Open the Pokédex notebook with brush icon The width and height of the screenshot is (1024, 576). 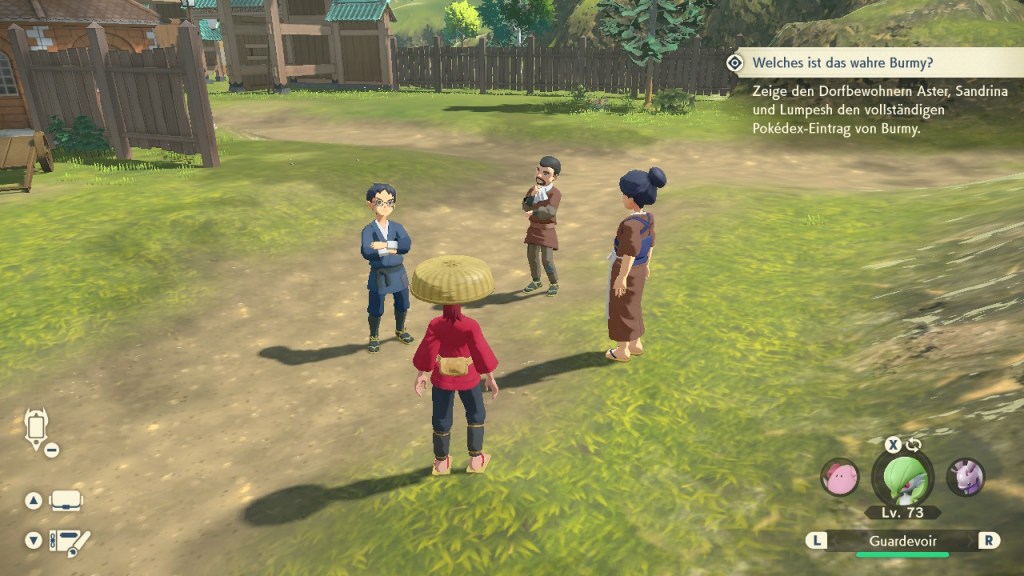(70, 541)
